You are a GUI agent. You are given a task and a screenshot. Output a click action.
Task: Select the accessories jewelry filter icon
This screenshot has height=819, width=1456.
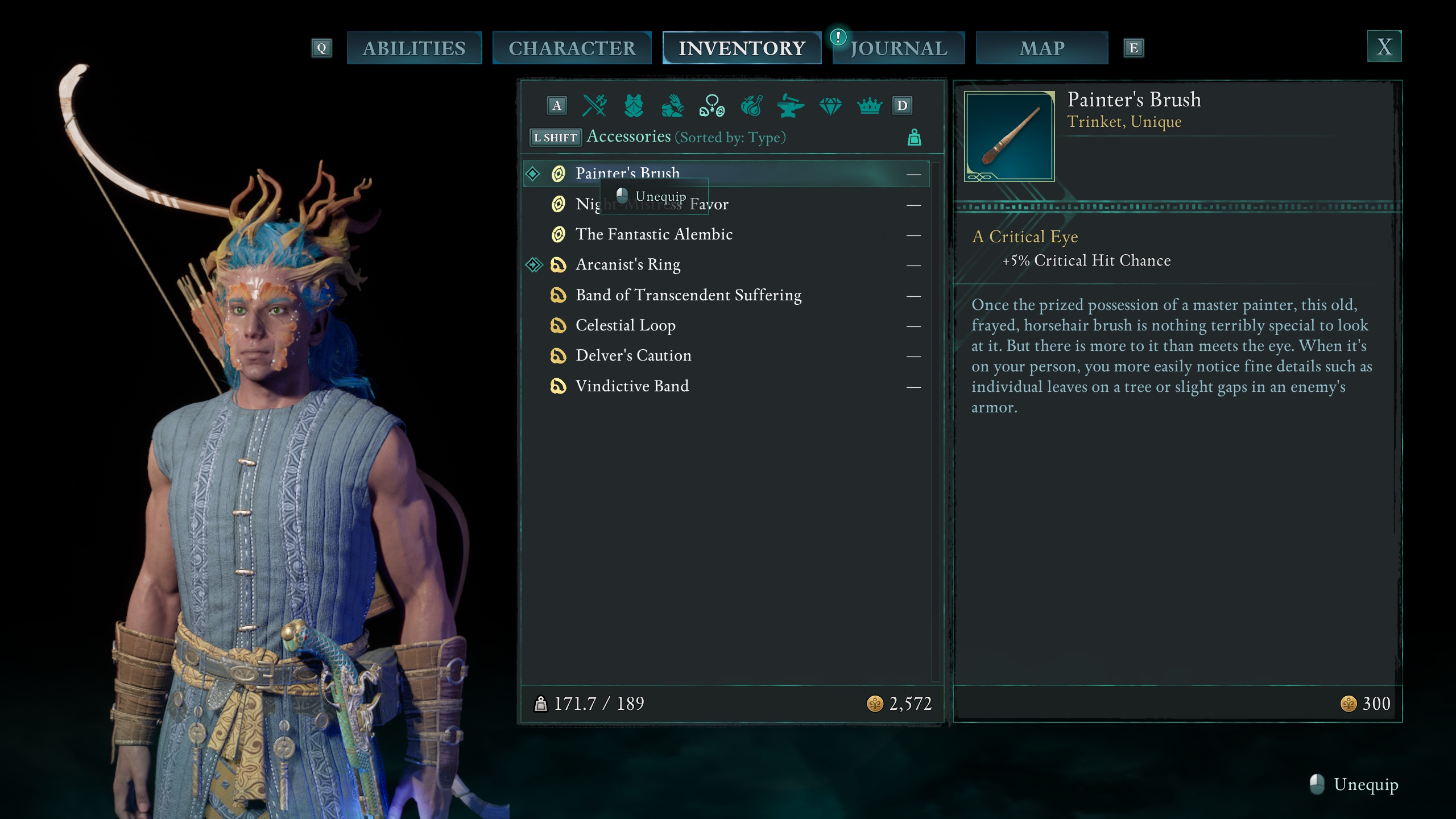[712, 105]
